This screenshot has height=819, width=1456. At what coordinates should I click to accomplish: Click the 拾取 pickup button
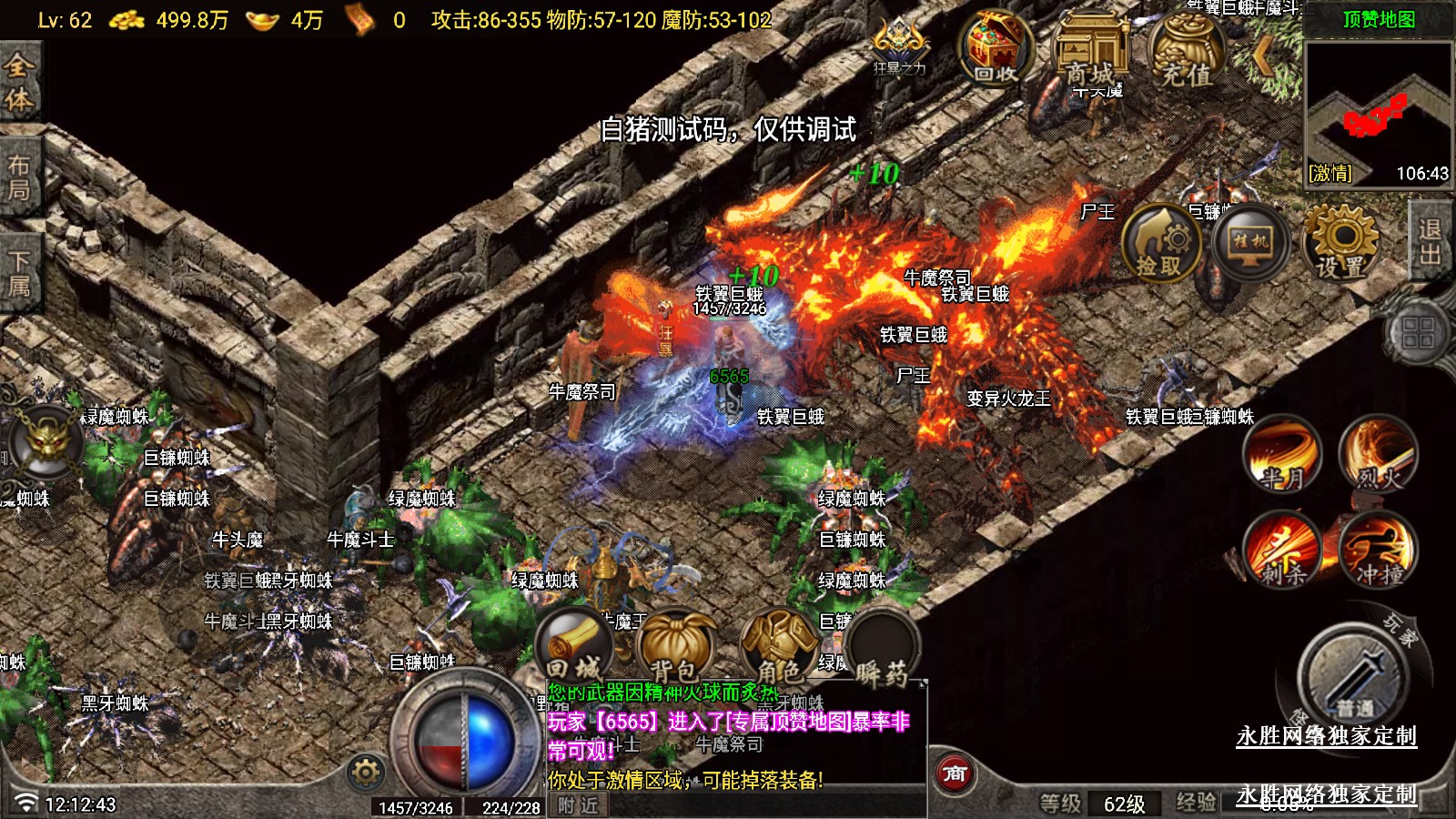pyautogui.click(x=1160, y=244)
